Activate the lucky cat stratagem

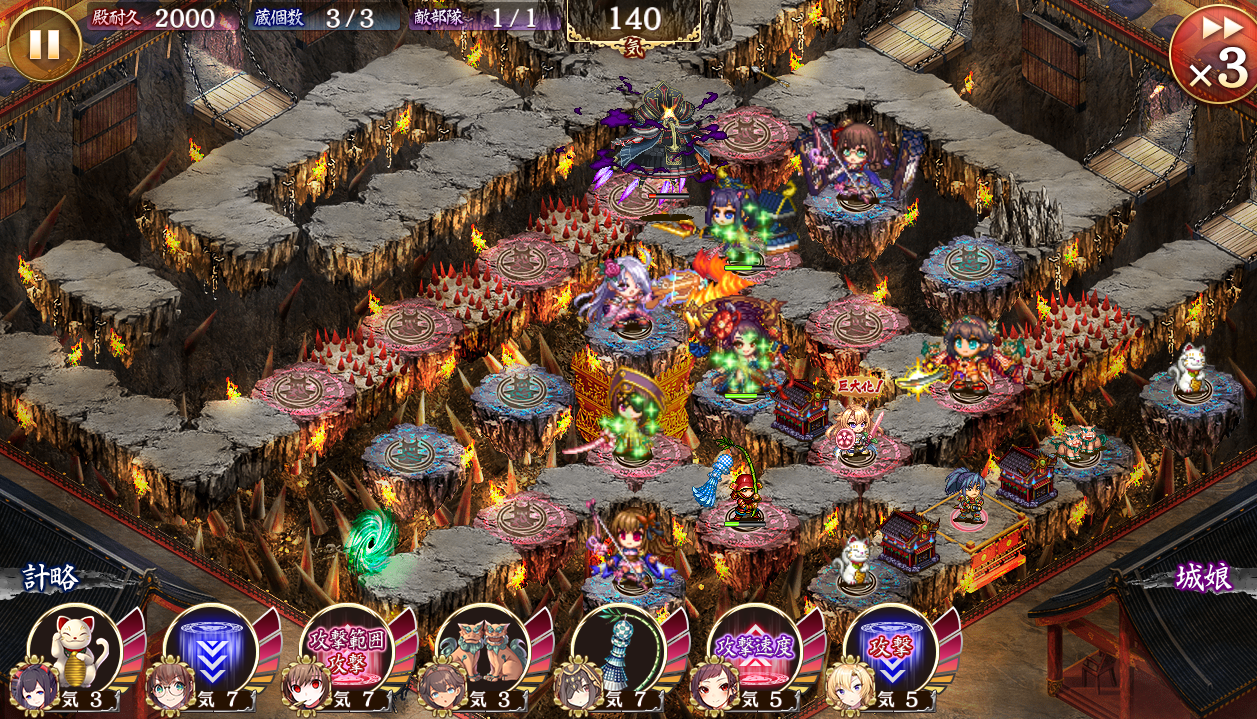[x=74, y=650]
